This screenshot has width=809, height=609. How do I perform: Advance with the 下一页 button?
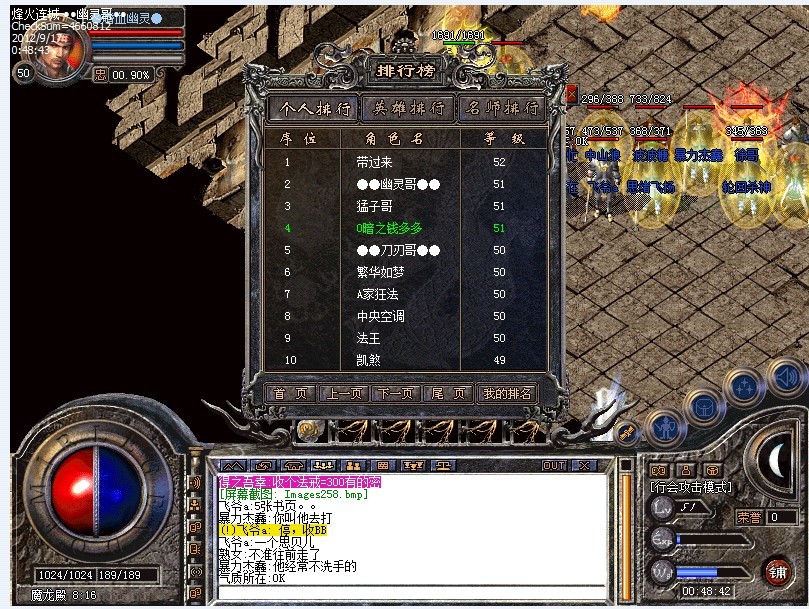[x=395, y=394]
